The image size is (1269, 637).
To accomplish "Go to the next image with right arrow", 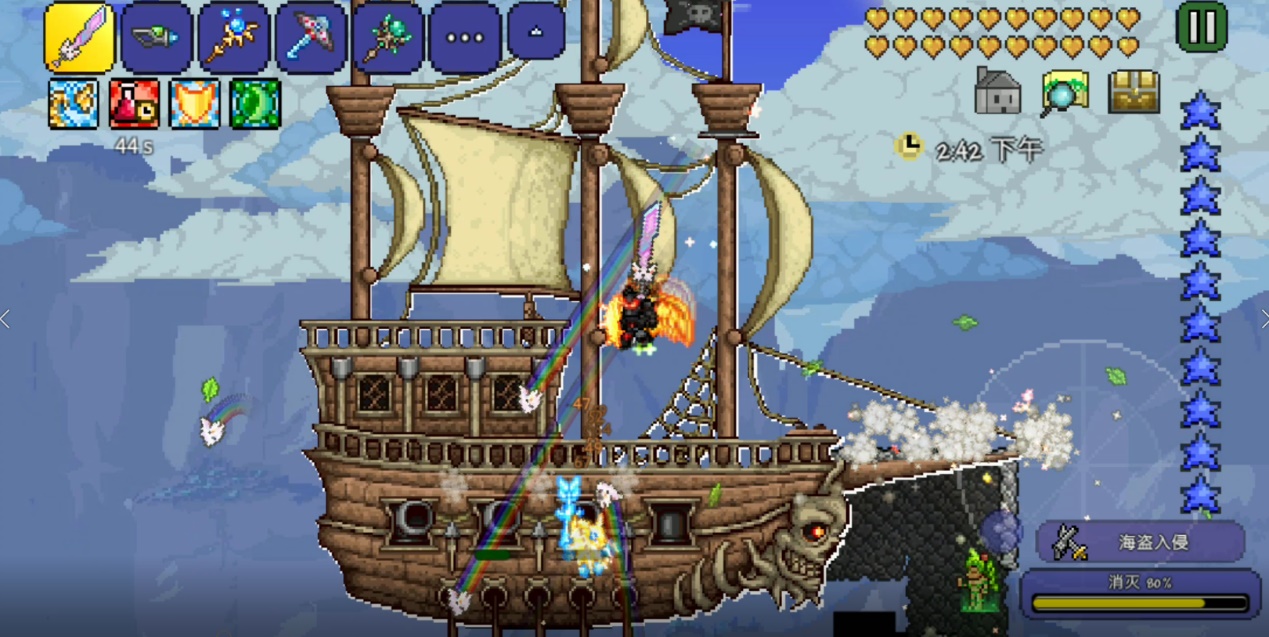I will (x=1263, y=319).
